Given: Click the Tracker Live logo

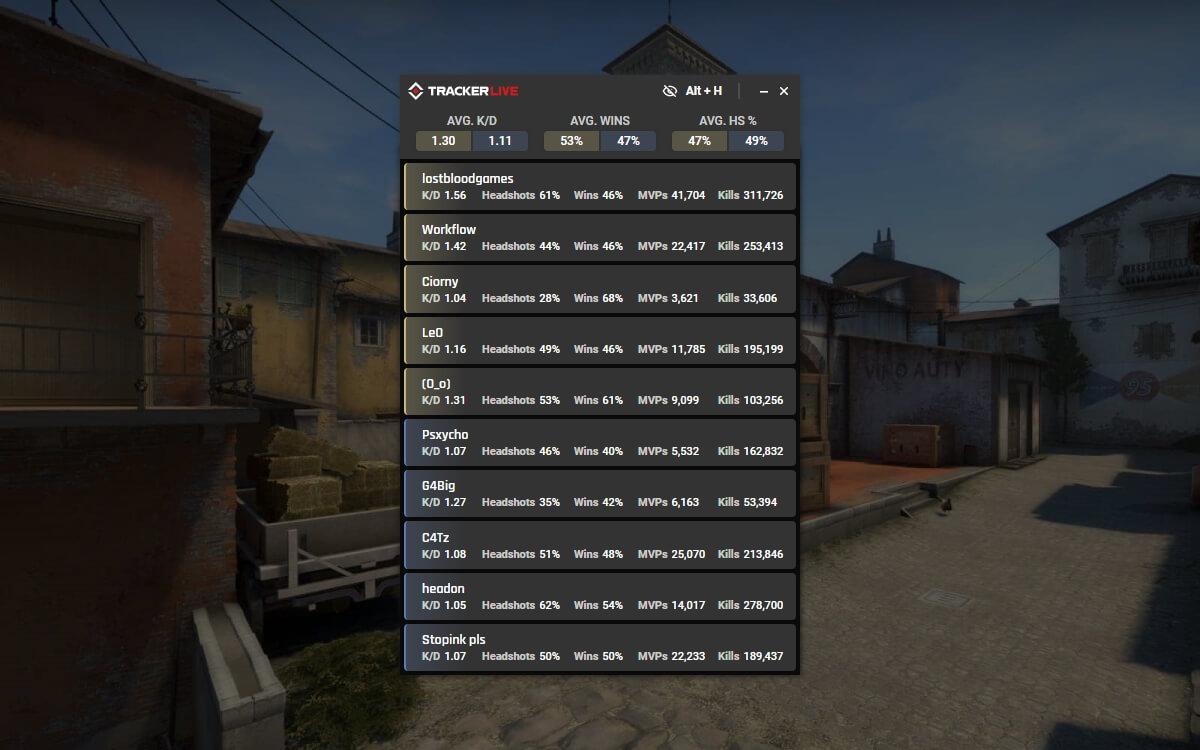Looking at the screenshot, I should pos(463,91).
